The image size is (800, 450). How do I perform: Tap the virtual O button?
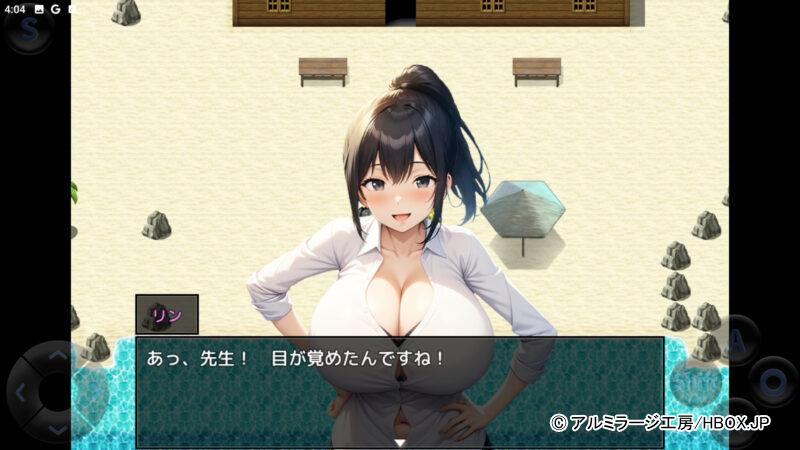click(x=773, y=381)
